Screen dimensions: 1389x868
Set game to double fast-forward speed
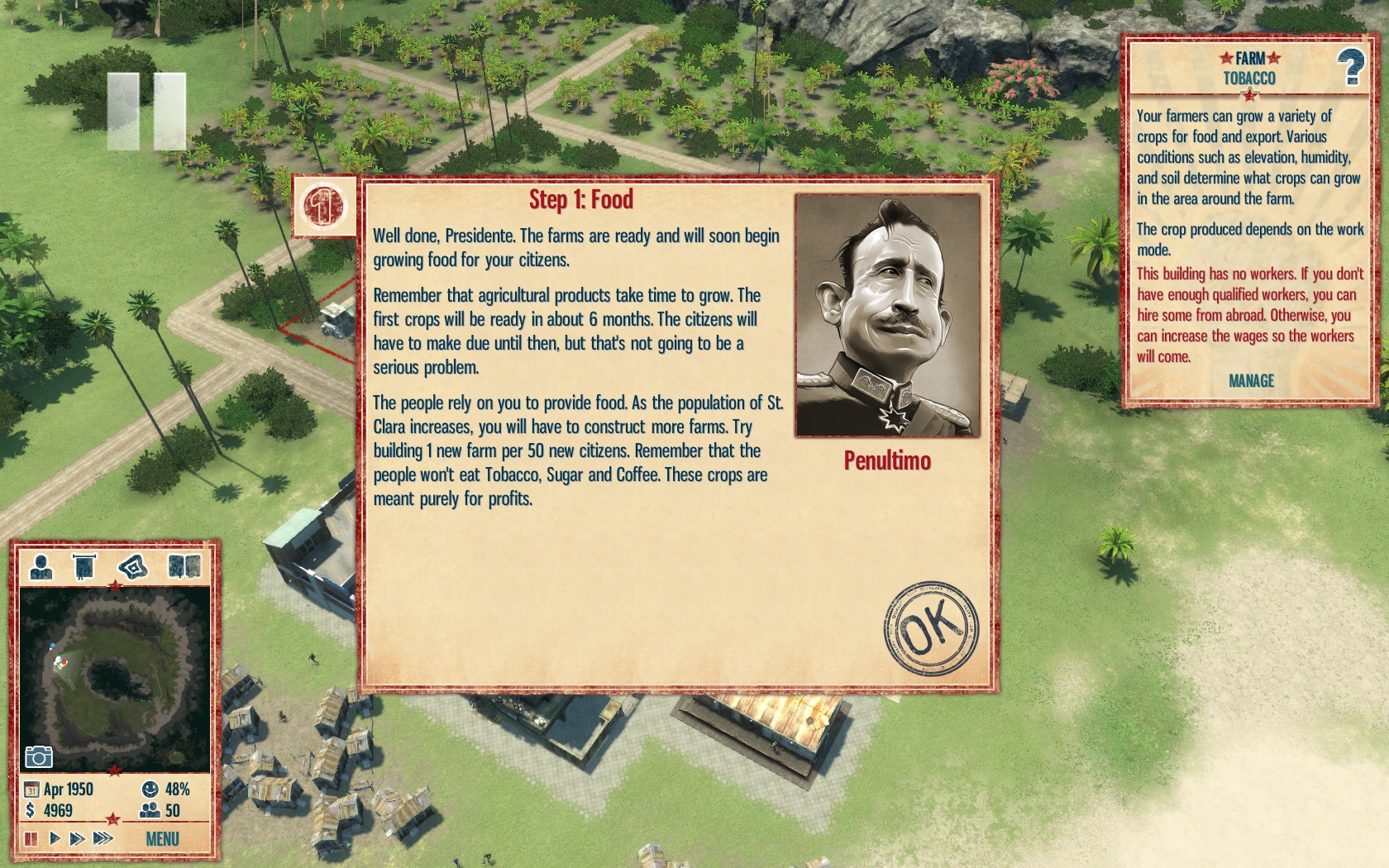pyautogui.click(x=77, y=839)
